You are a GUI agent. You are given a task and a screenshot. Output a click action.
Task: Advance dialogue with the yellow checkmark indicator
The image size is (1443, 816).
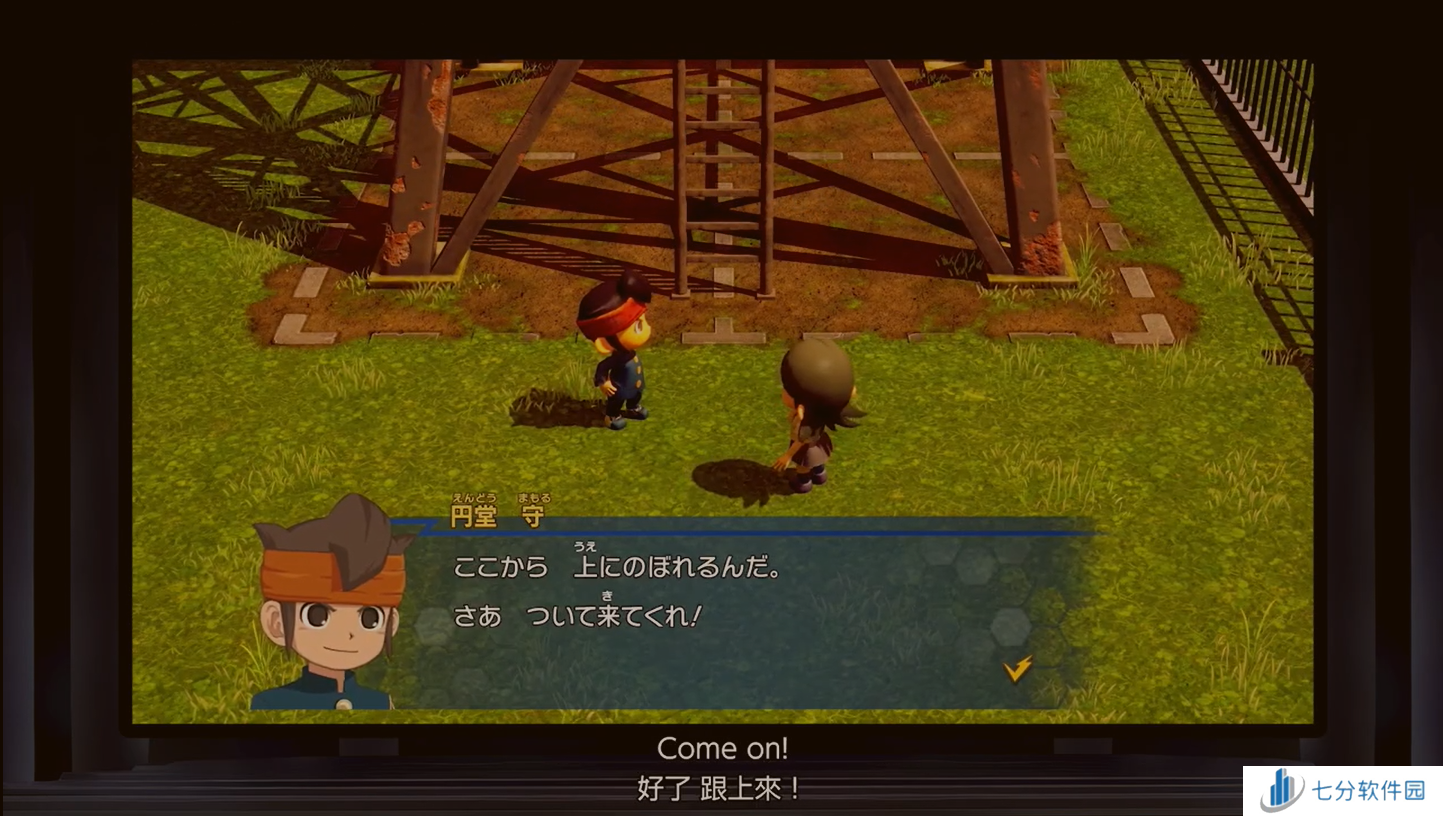point(1017,669)
